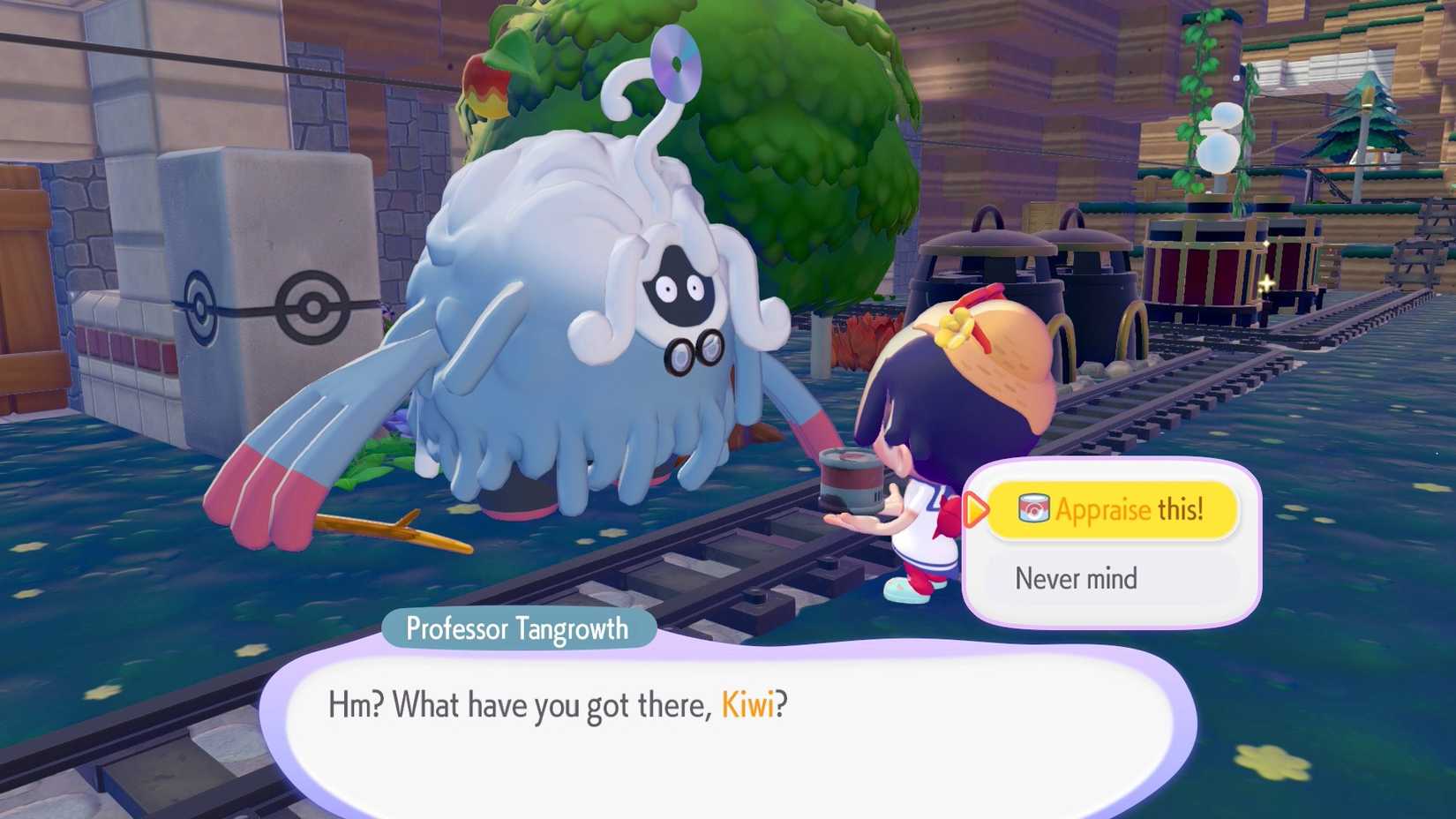Viewport: 1456px width, 819px height.
Task: Click the yellow flower in the character's hair
Action: [955, 325]
